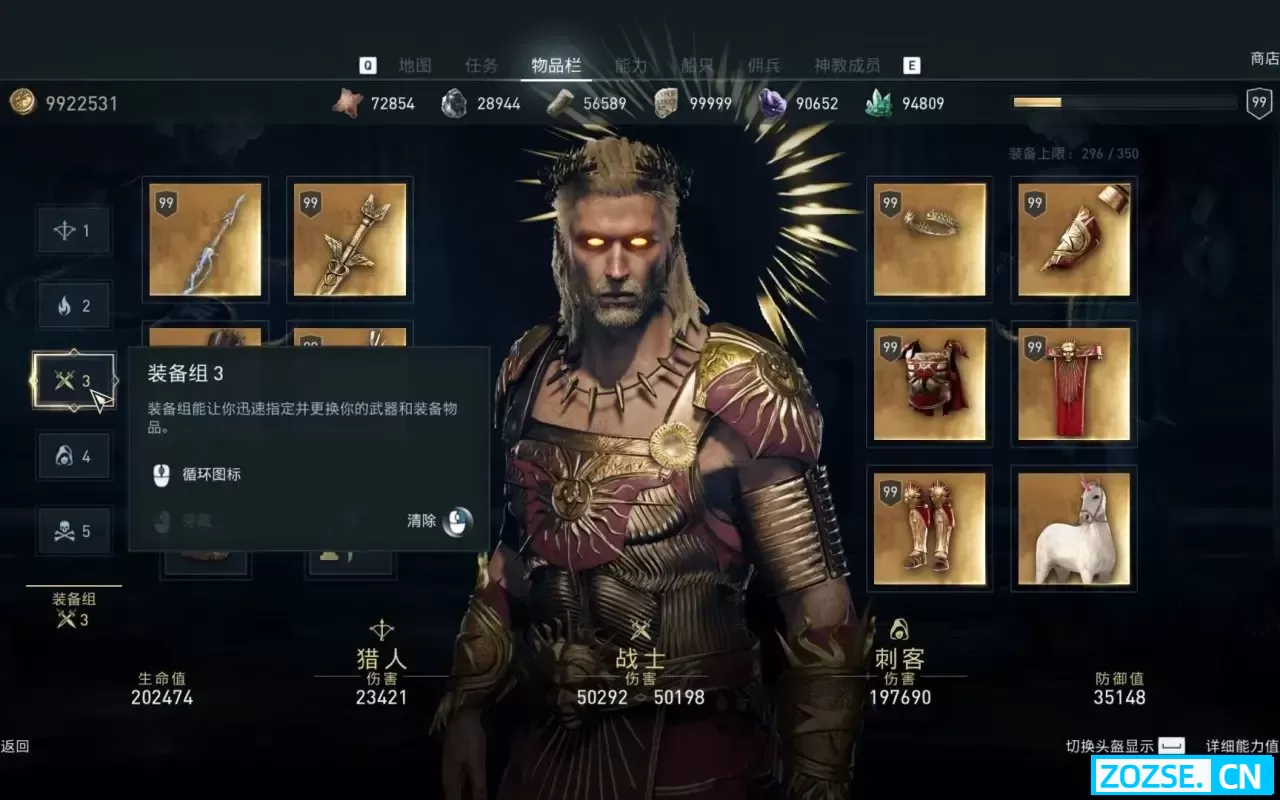1280x800 pixels.
Task: Show the 佣兵 mercenaries tab
Action: [x=764, y=66]
